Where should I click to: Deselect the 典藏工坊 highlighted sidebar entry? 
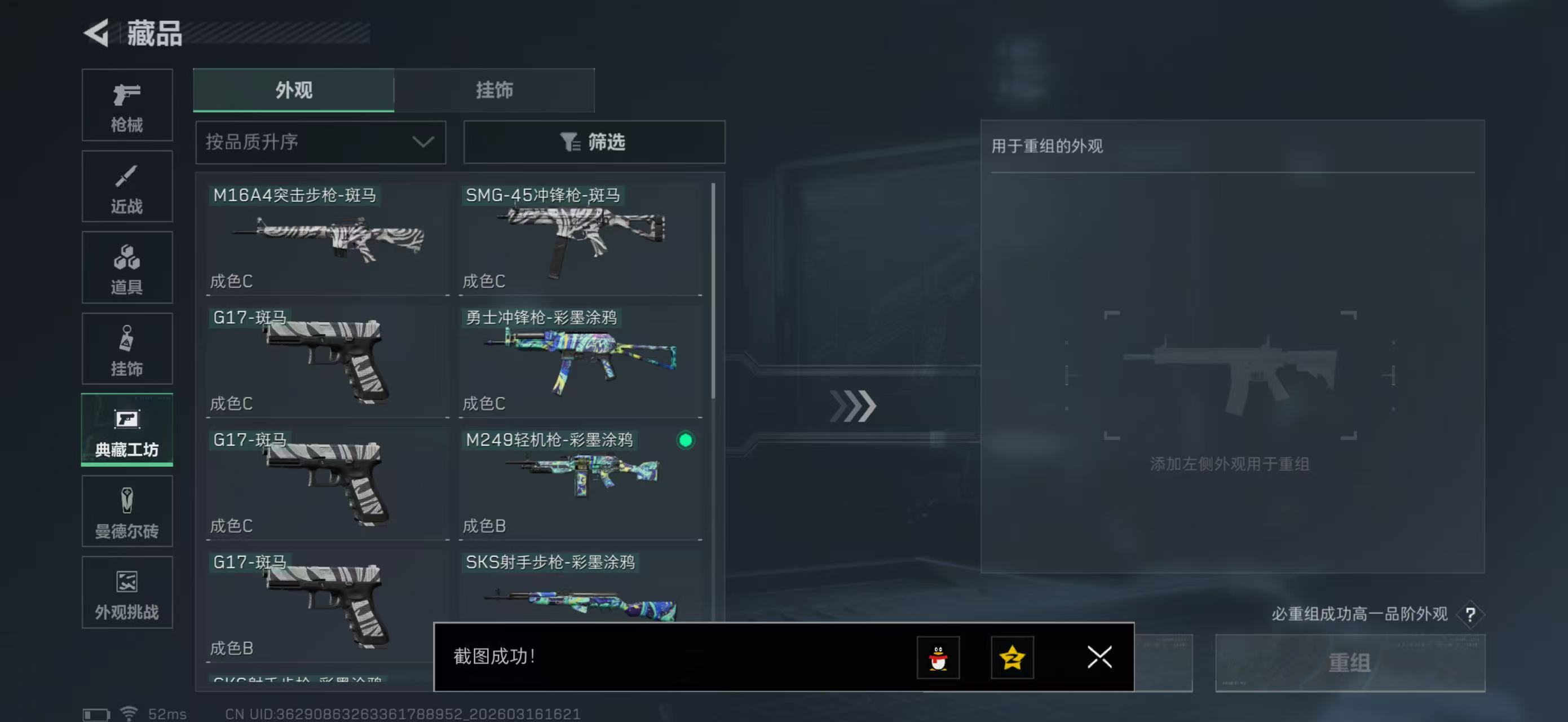click(x=127, y=430)
